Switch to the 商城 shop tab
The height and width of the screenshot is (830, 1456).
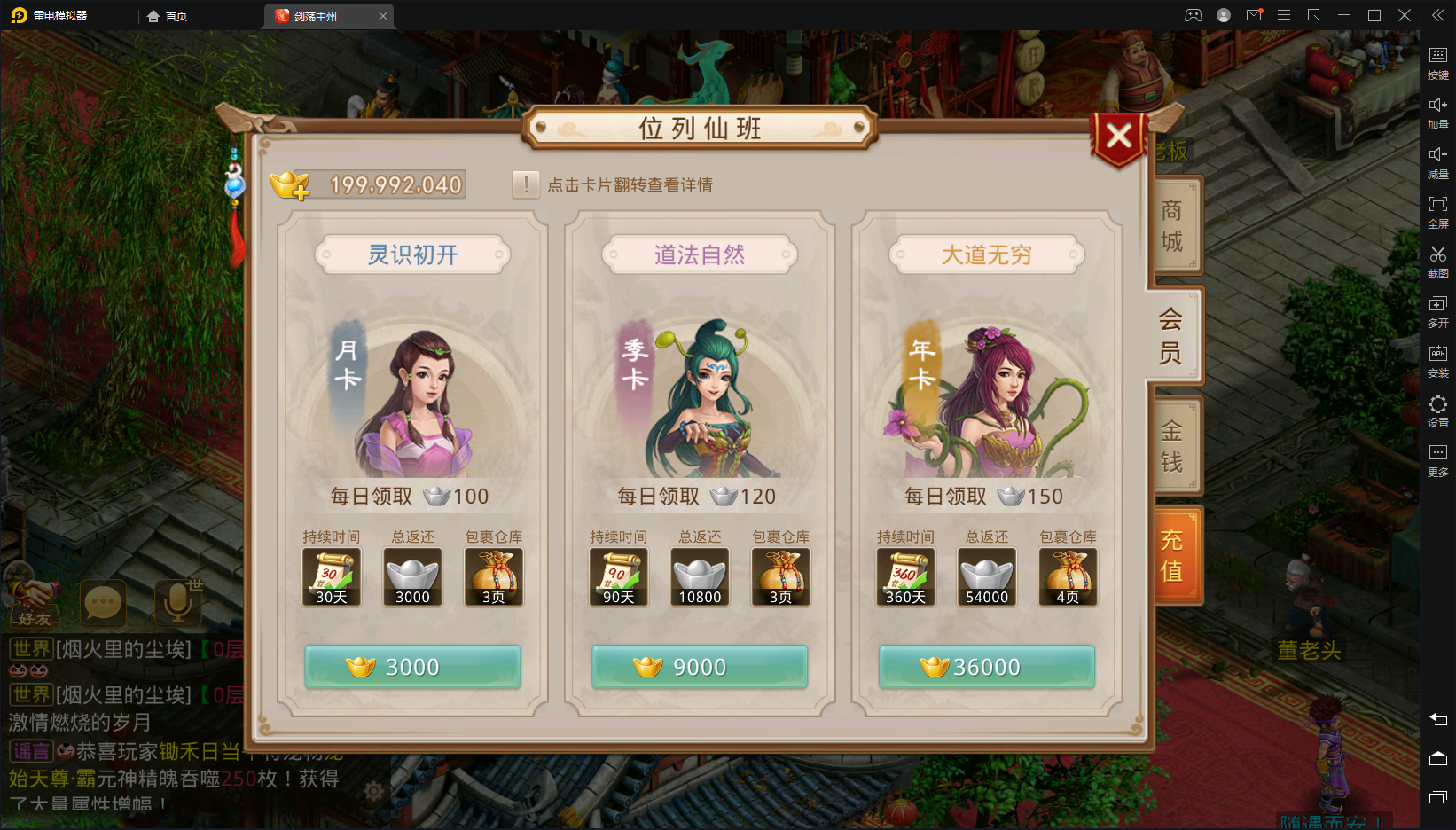click(1172, 225)
